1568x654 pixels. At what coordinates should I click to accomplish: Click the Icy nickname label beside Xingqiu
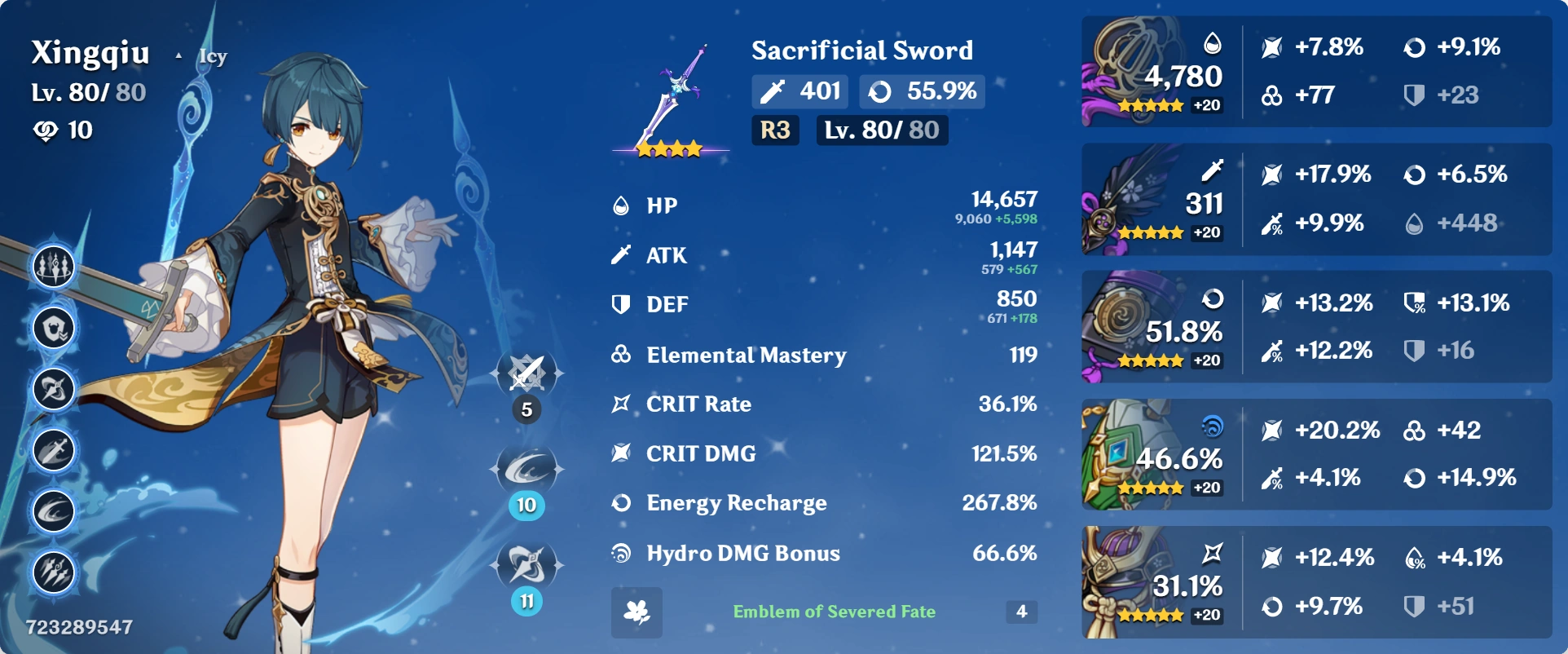tap(214, 55)
